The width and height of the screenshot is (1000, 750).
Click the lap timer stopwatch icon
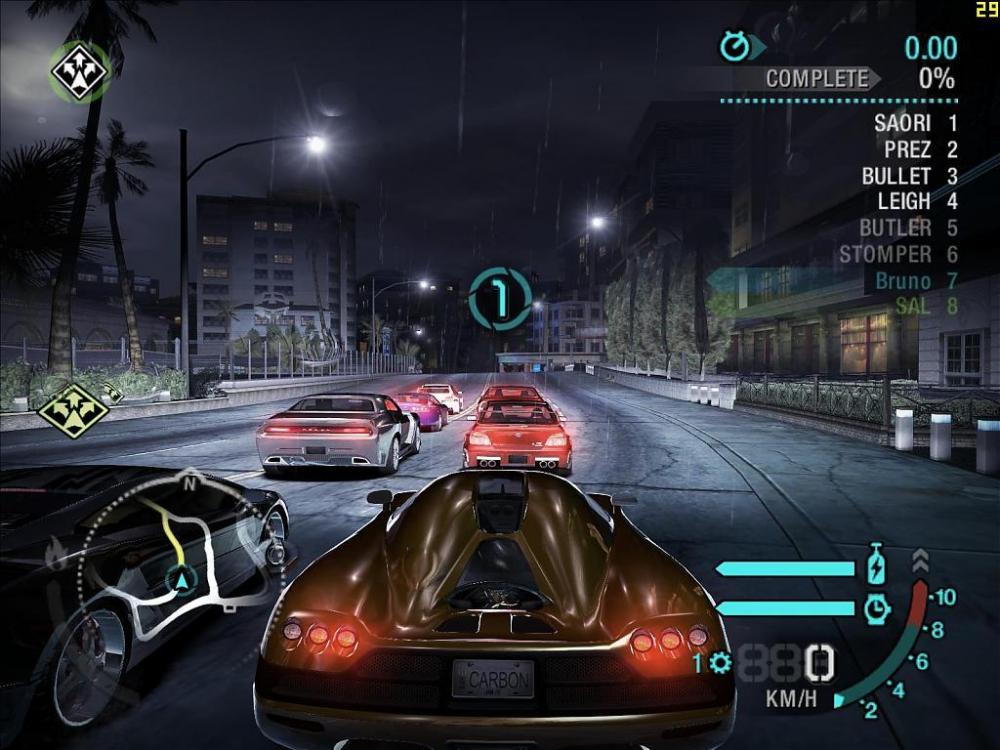[734, 46]
